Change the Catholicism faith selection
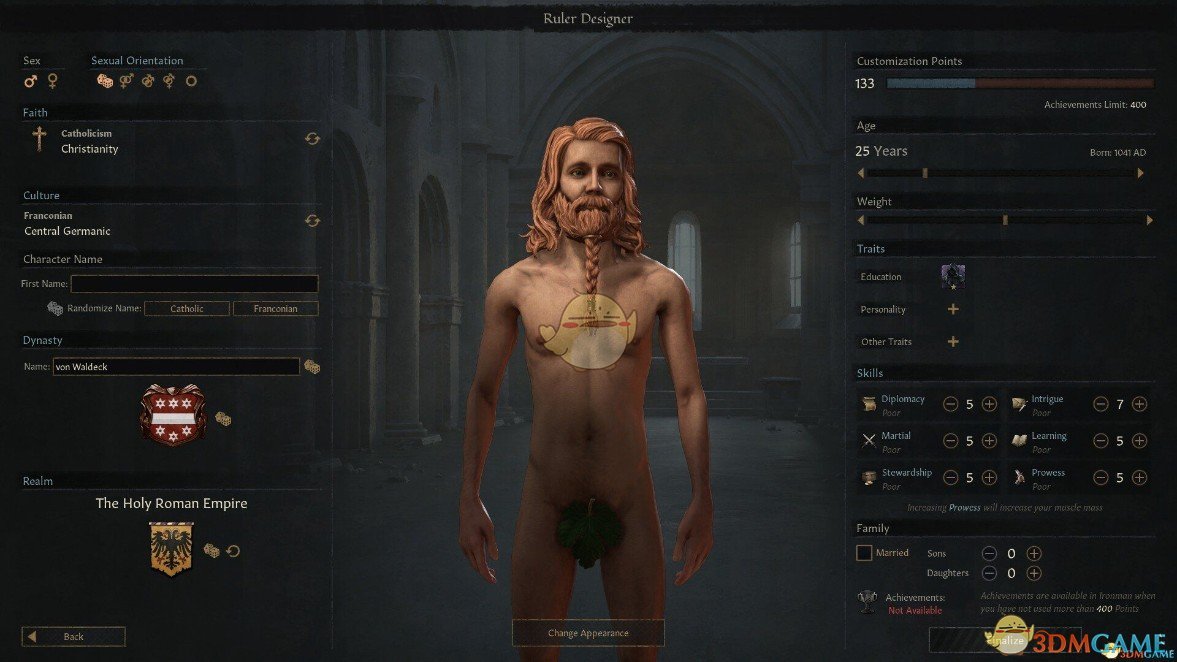Screen dimensions: 1177x662 [x=312, y=139]
